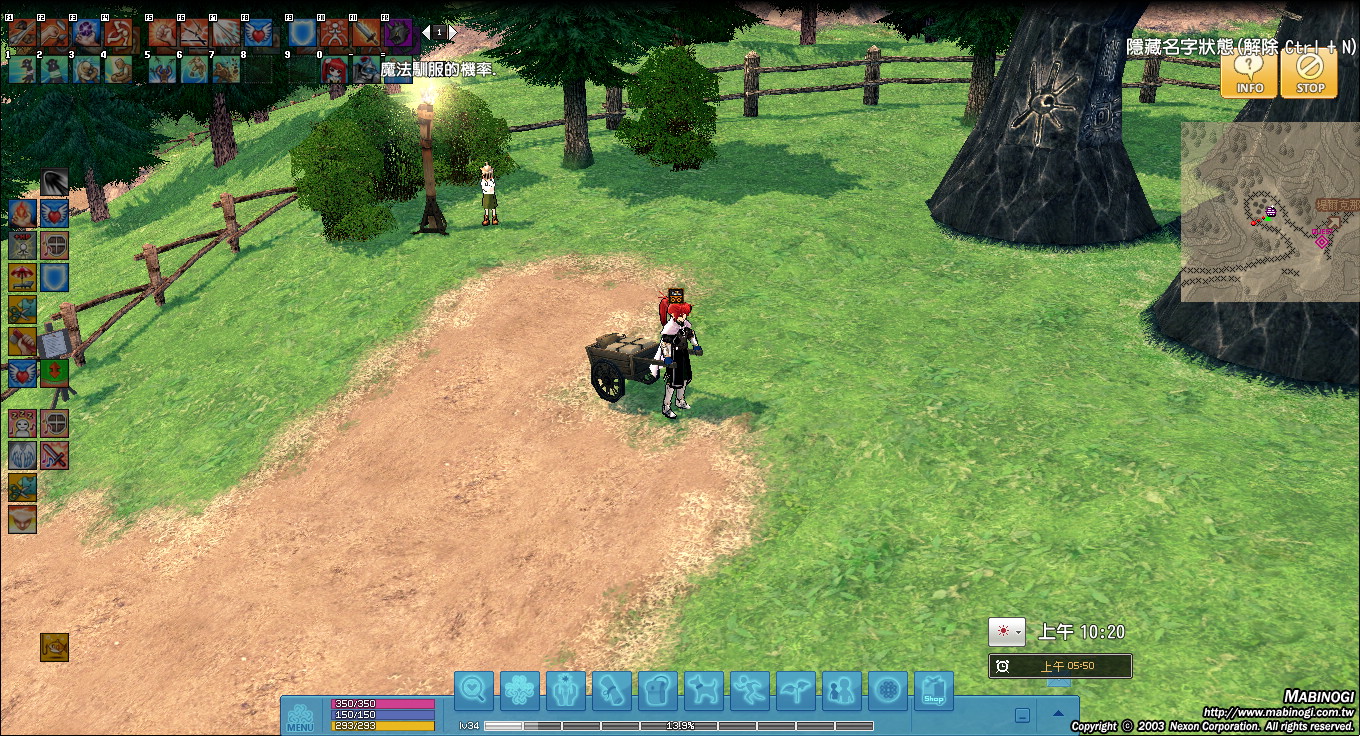Open the running figure actions icon

click(750, 691)
